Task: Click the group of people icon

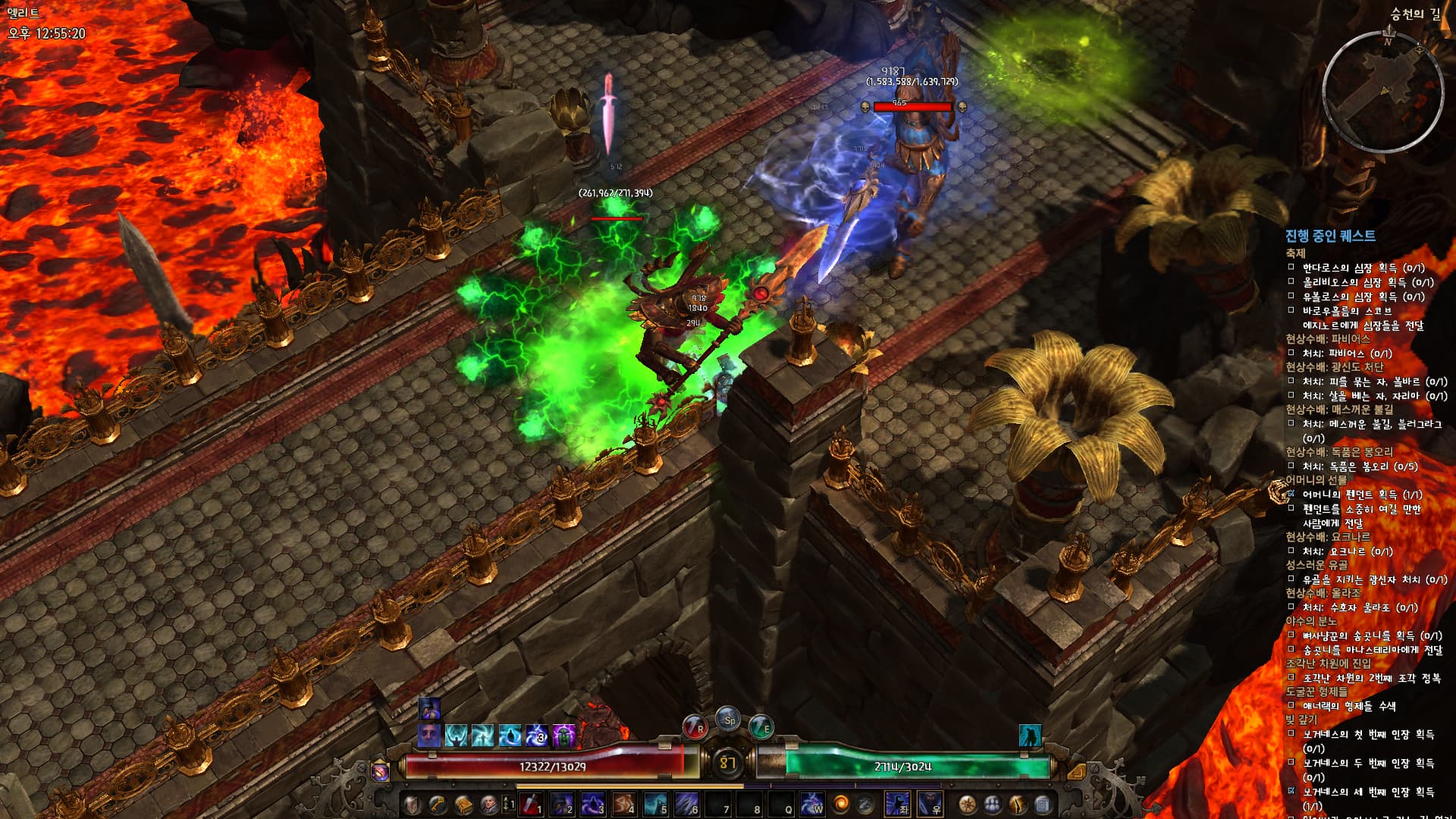Action: (x=993, y=805)
